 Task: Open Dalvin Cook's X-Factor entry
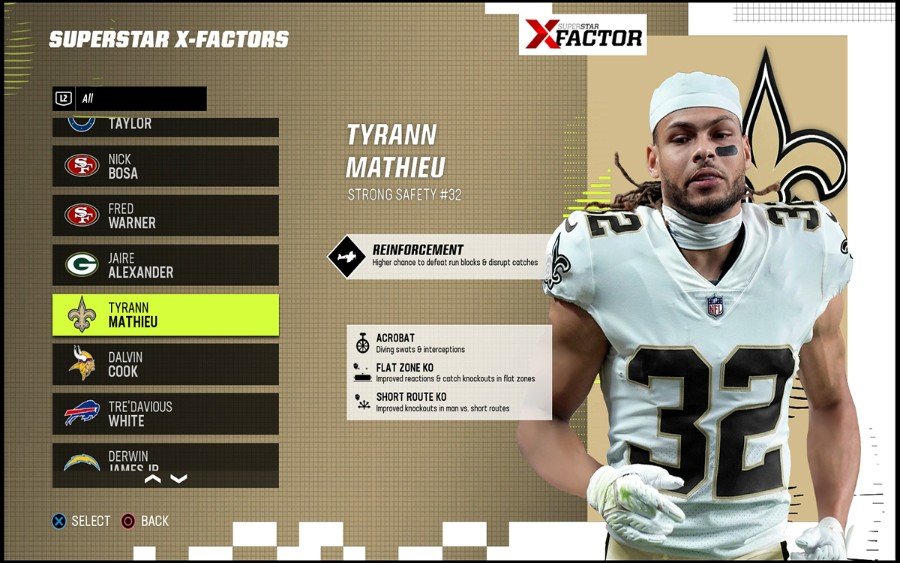click(x=165, y=364)
